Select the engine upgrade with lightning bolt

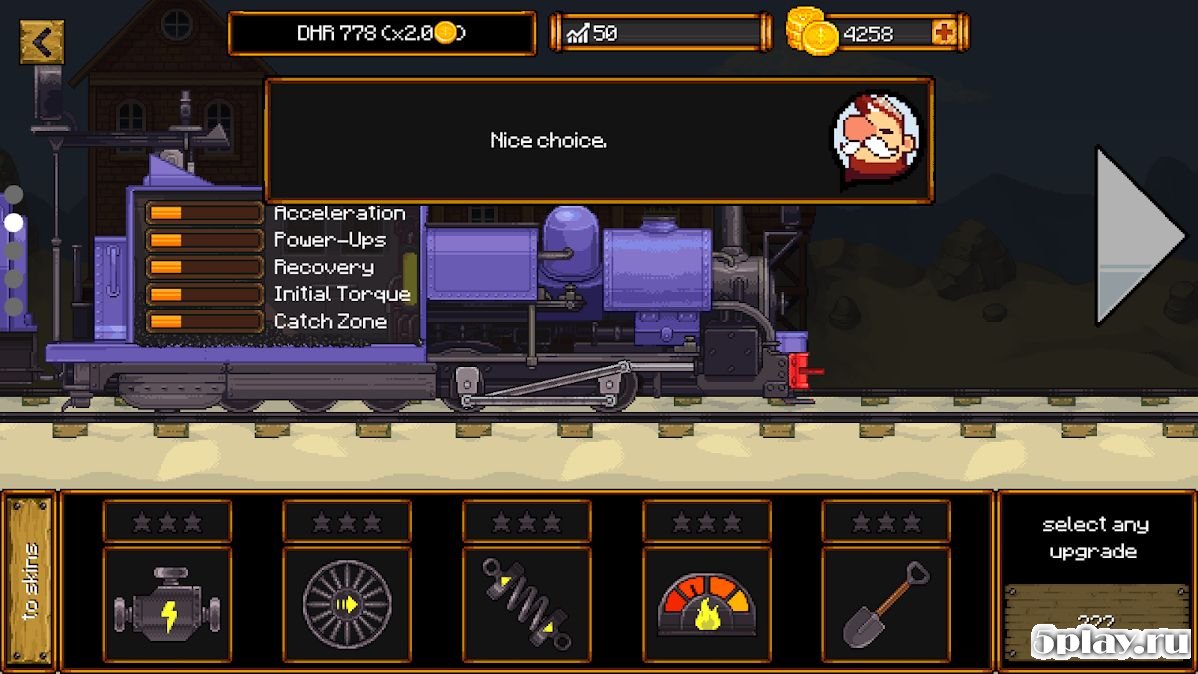click(x=167, y=604)
